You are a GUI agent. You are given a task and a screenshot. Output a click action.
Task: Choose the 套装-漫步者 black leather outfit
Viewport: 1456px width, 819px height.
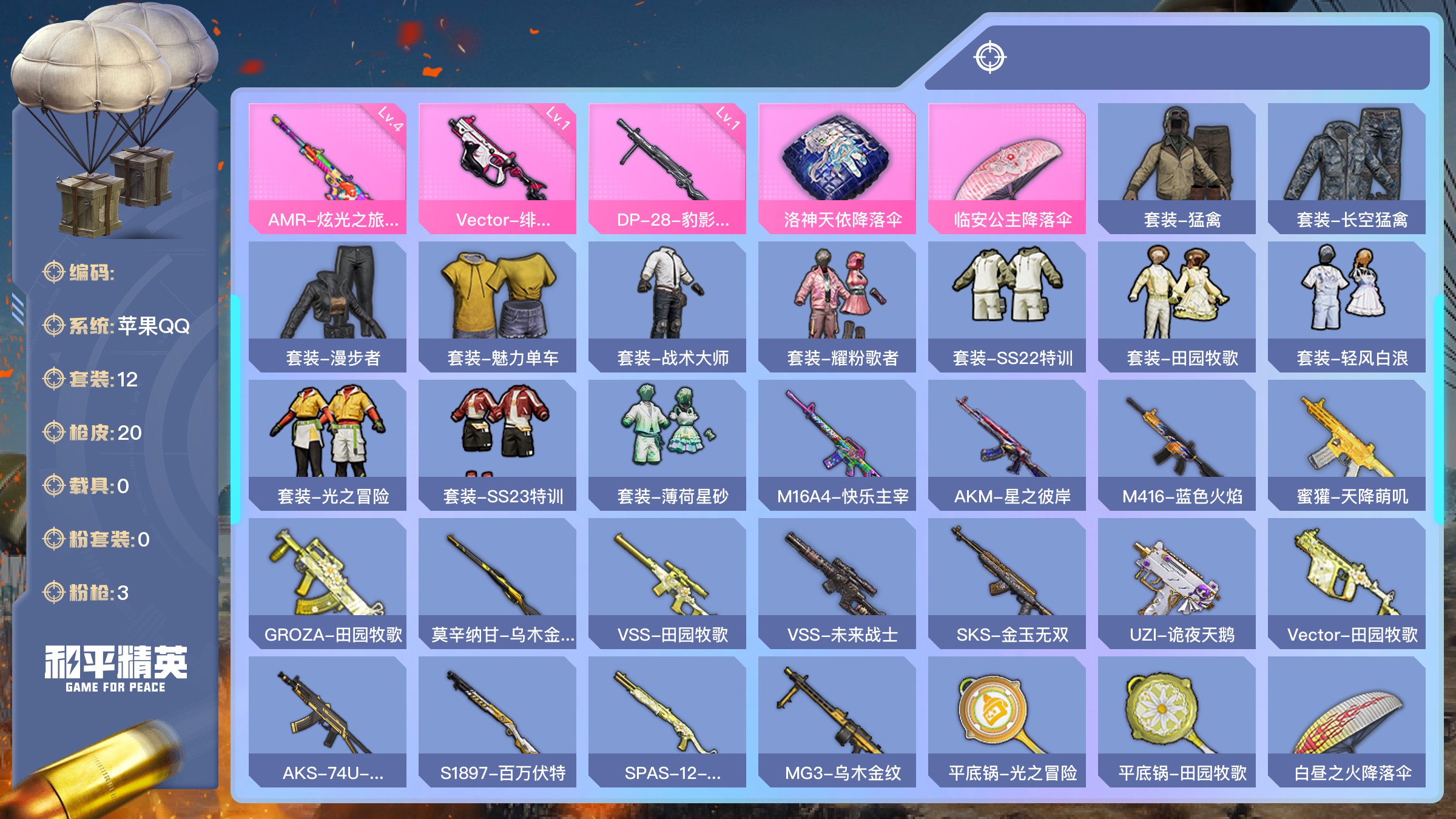(x=328, y=306)
